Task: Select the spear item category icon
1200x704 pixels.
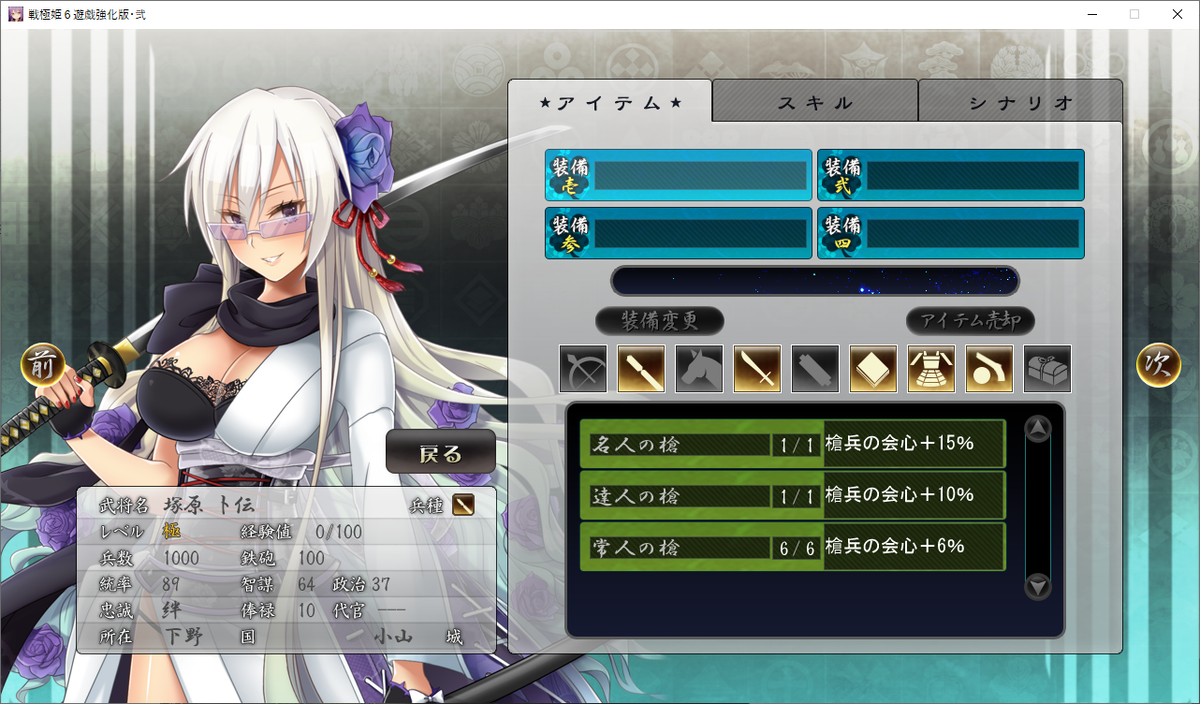Action: tap(641, 369)
